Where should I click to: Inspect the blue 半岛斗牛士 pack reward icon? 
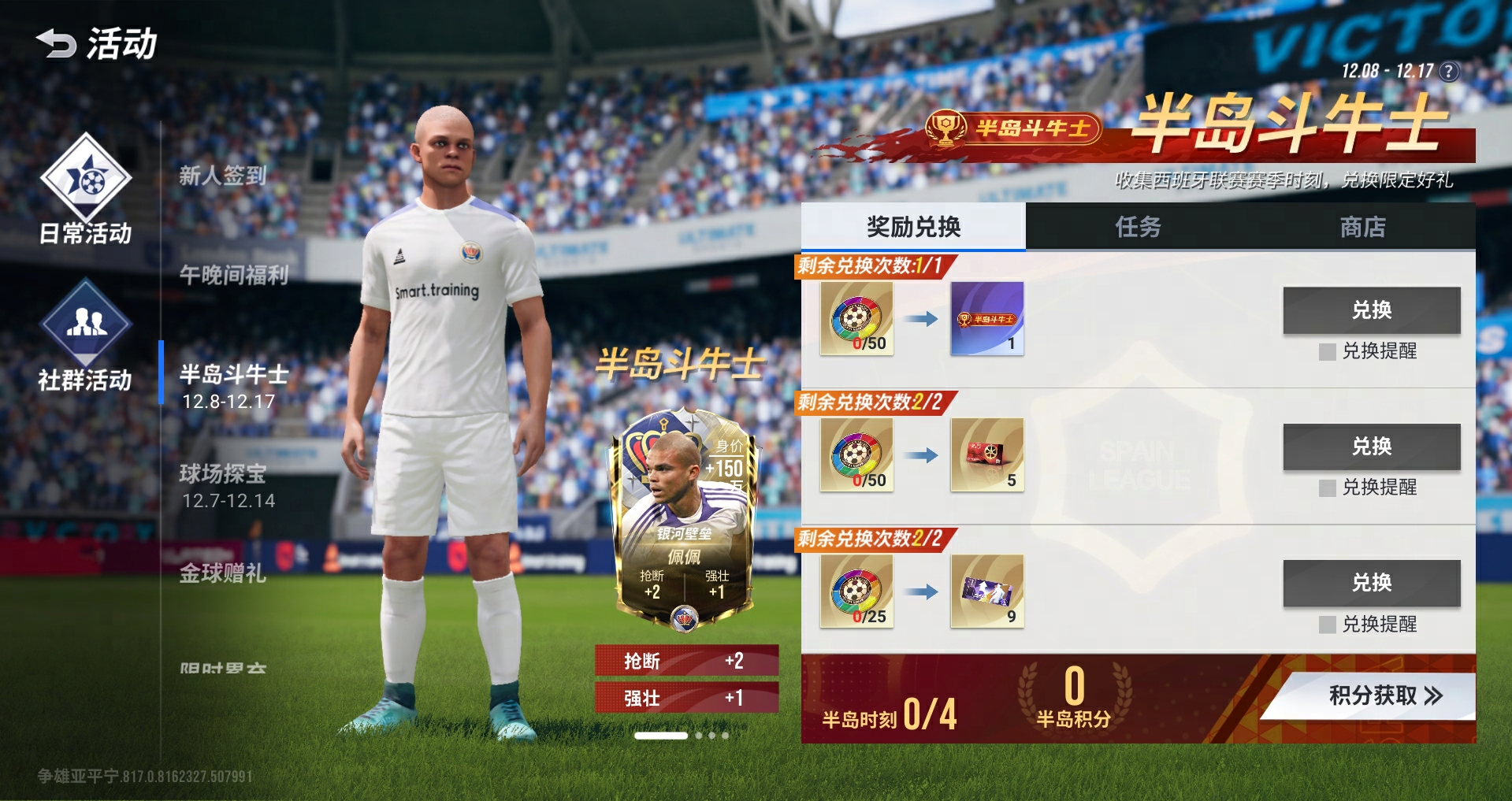pyautogui.click(x=986, y=318)
